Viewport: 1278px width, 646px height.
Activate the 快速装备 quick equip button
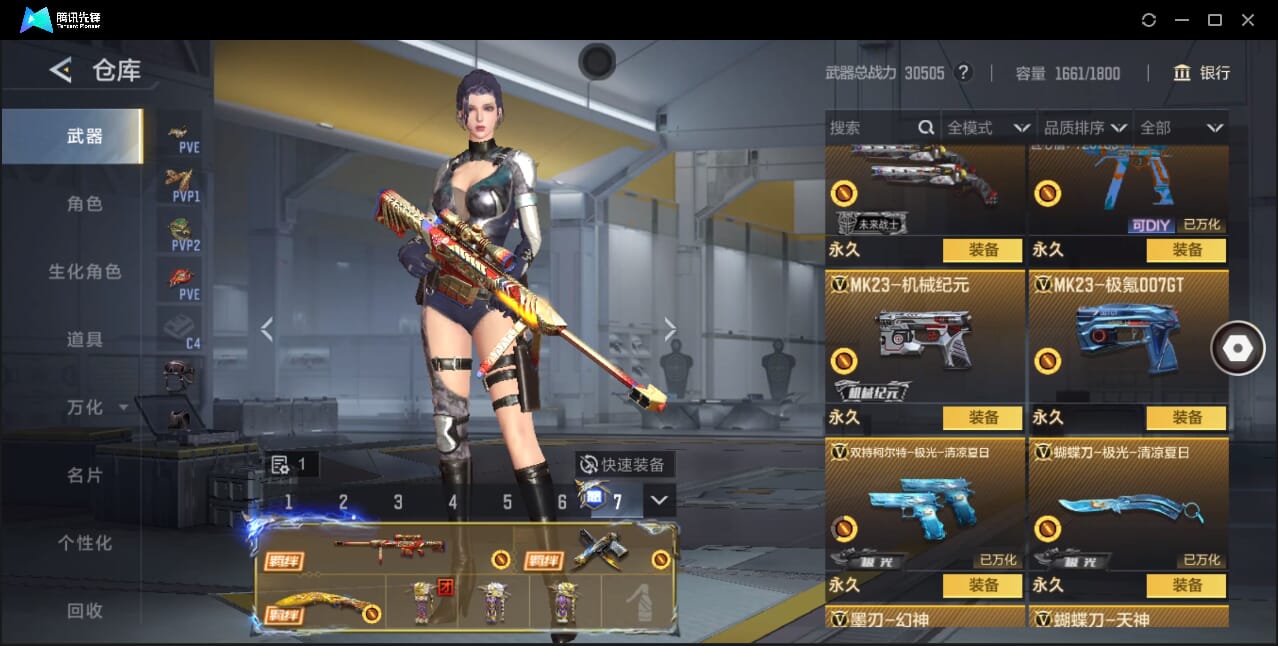pyautogui.click(x=623, y=464)
